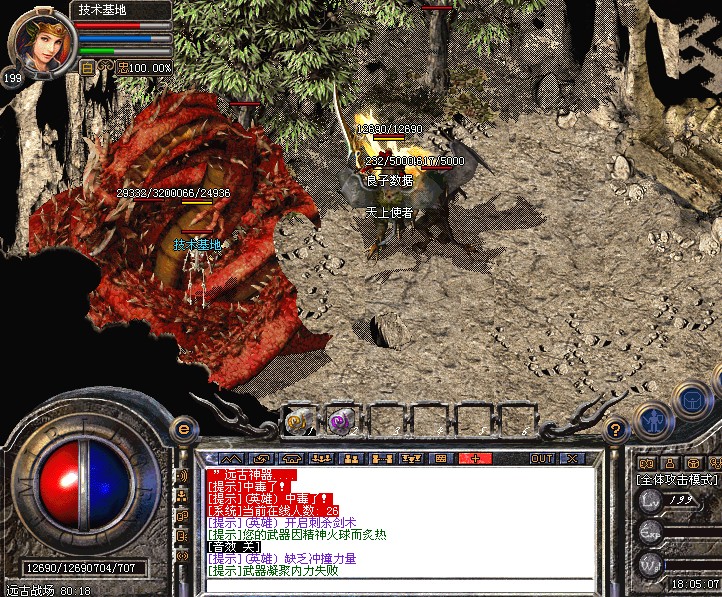This screenshot has height=597, width=722.
Task: Switch the 全体攻击模式 attack mode label
Action: [678, 480]
